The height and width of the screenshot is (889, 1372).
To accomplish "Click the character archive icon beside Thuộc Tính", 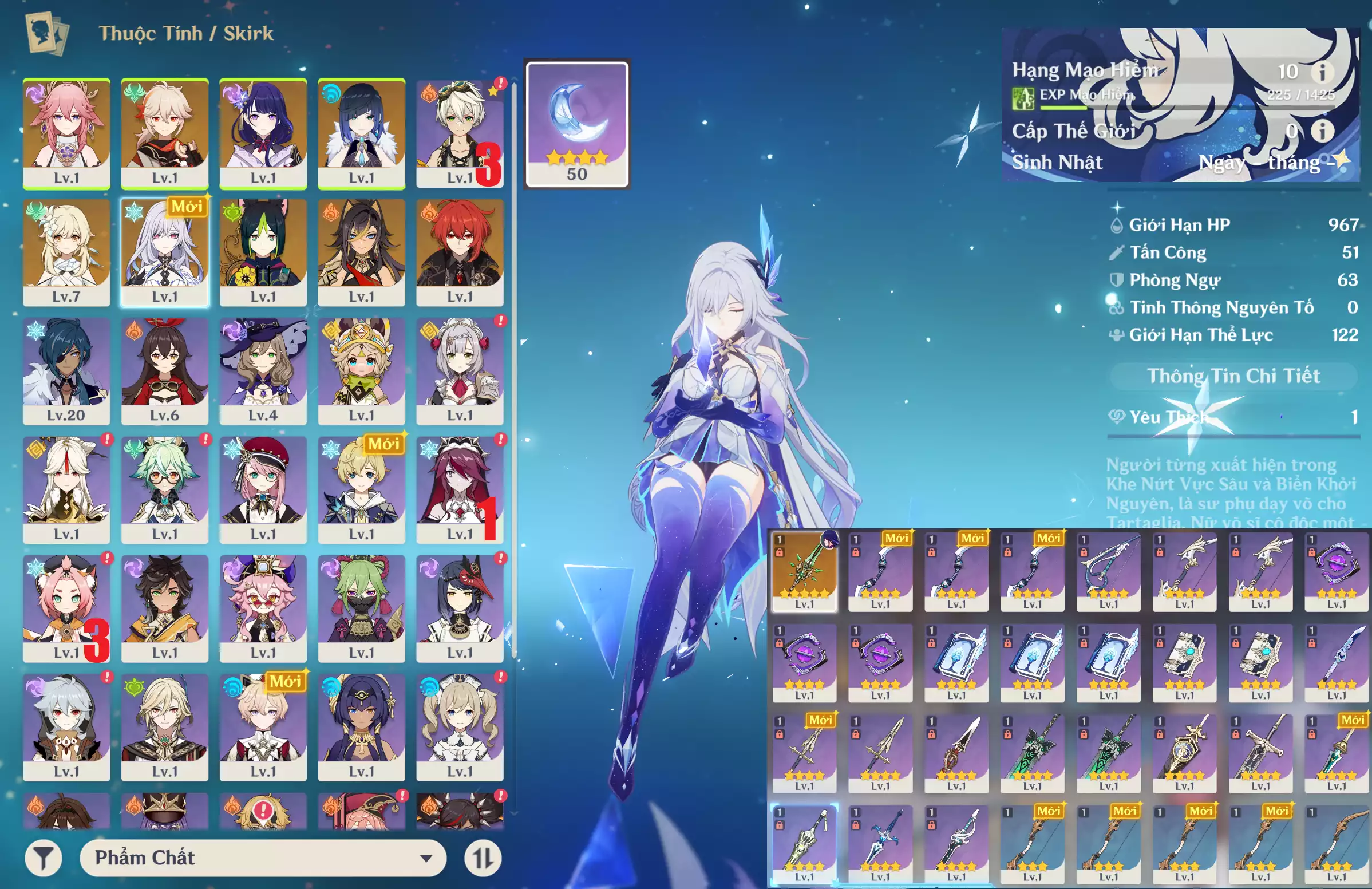I will (48, 33).
